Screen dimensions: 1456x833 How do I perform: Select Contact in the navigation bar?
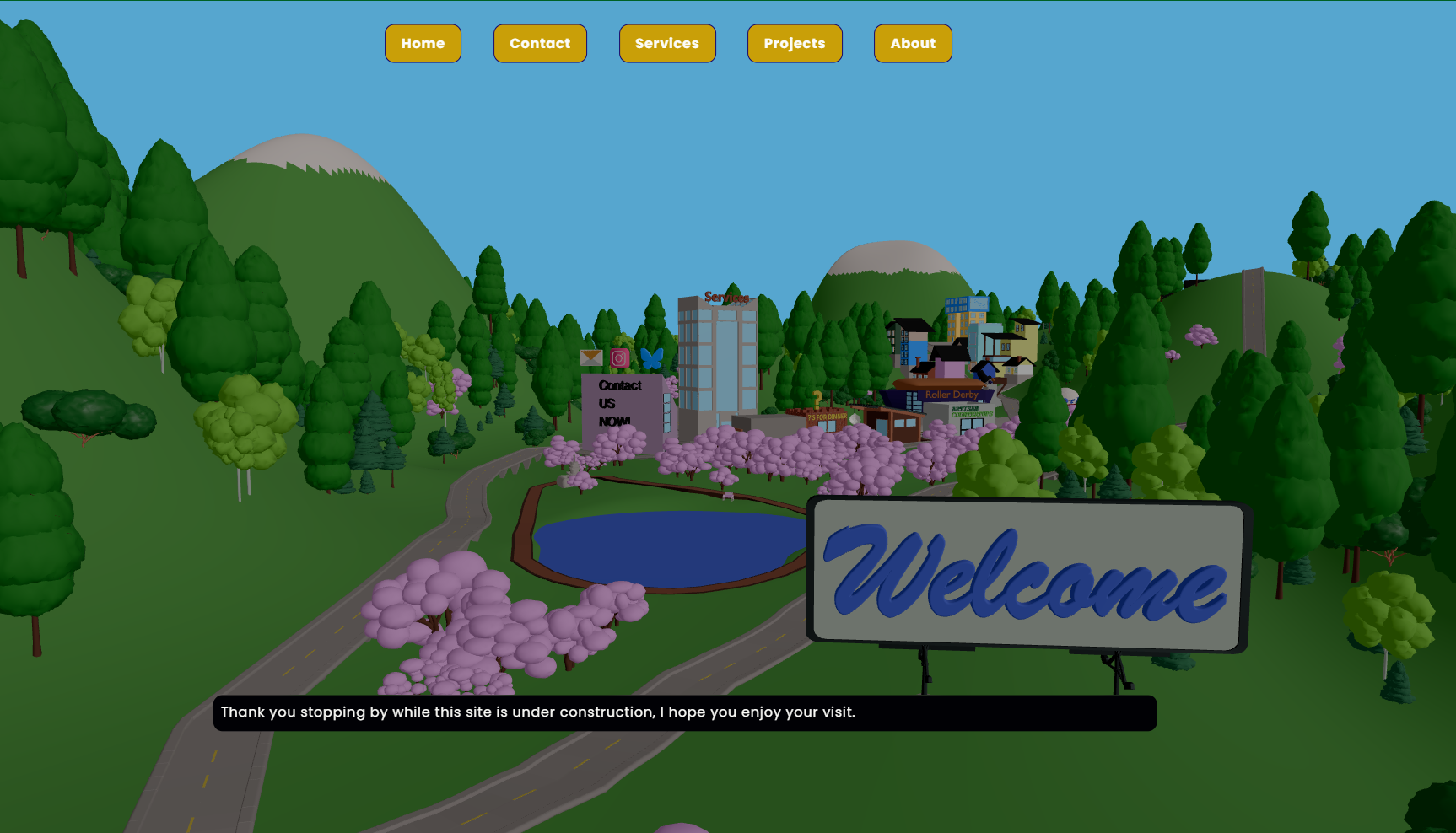click(540, 43)
